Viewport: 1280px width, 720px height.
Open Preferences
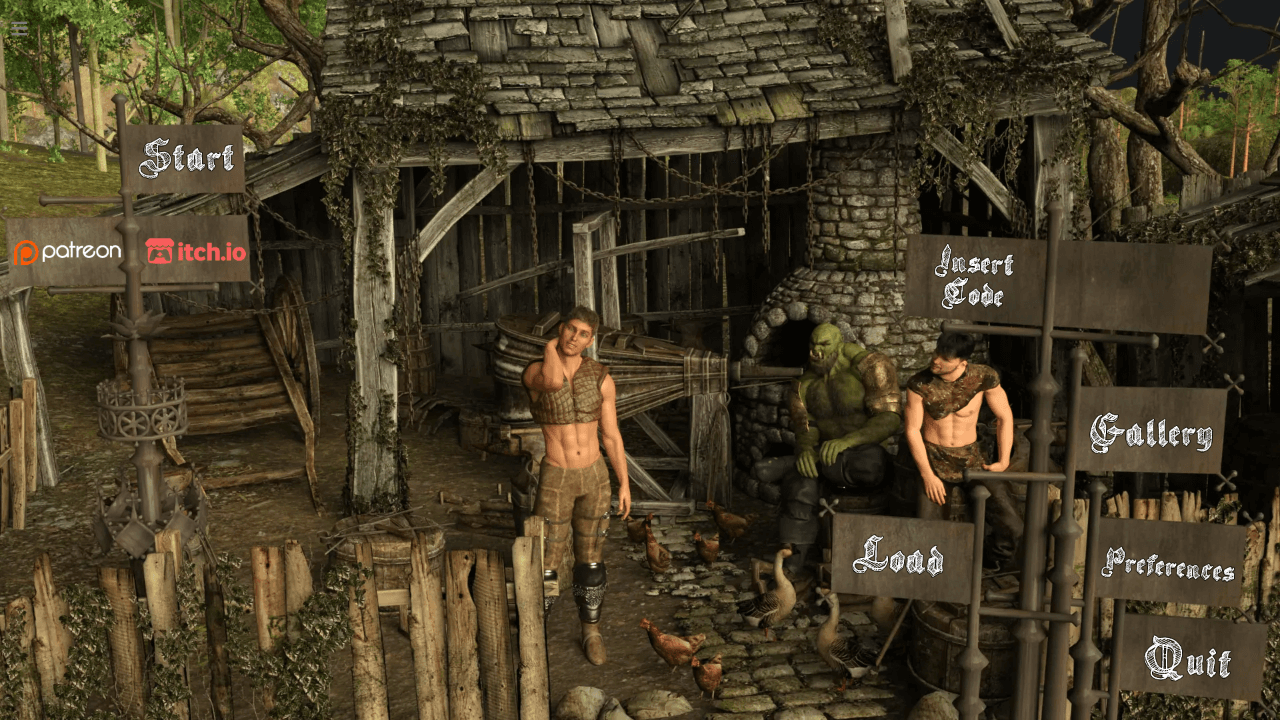click(1168, 564)
